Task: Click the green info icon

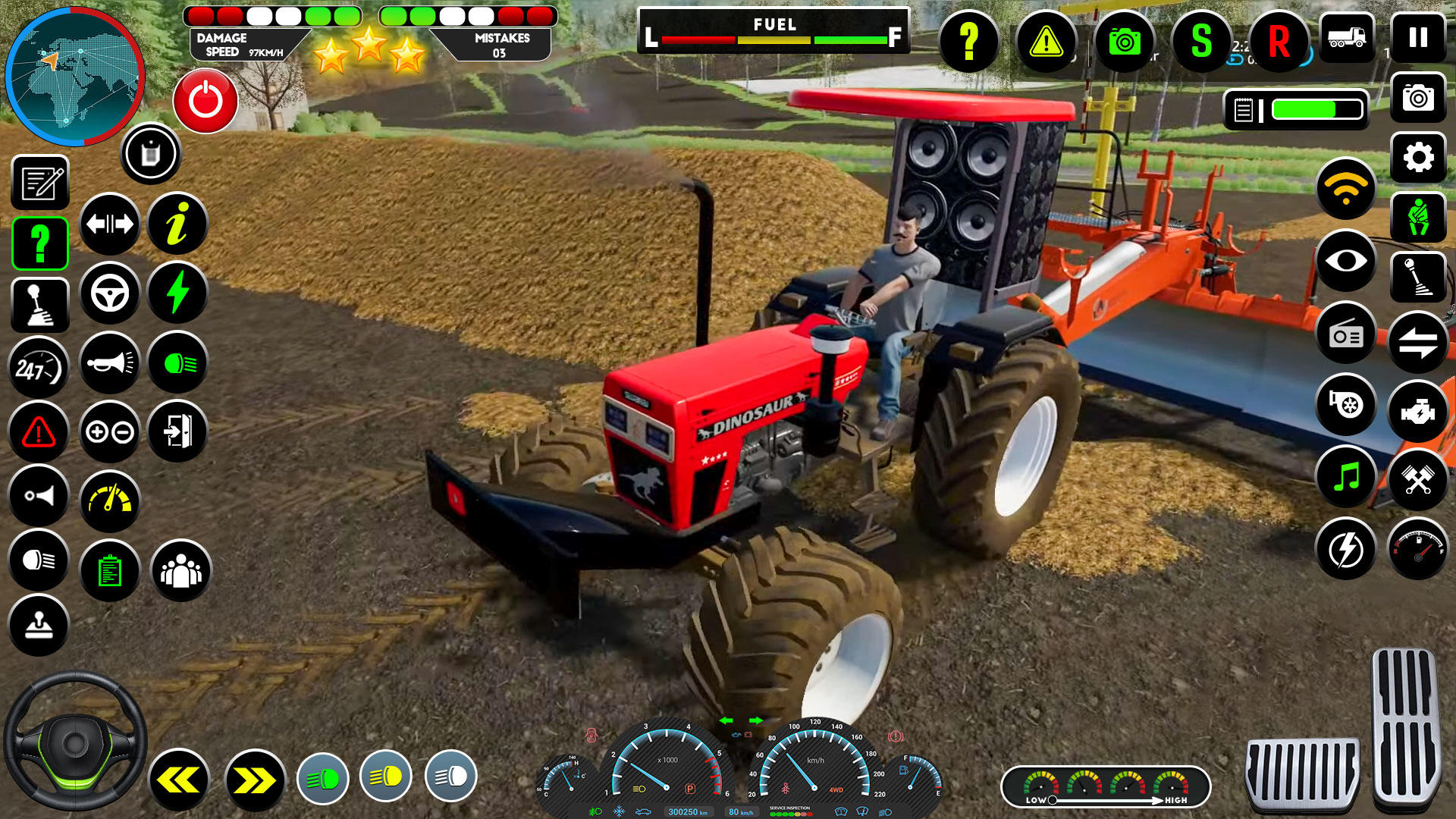Action: (x=177, y=224)
